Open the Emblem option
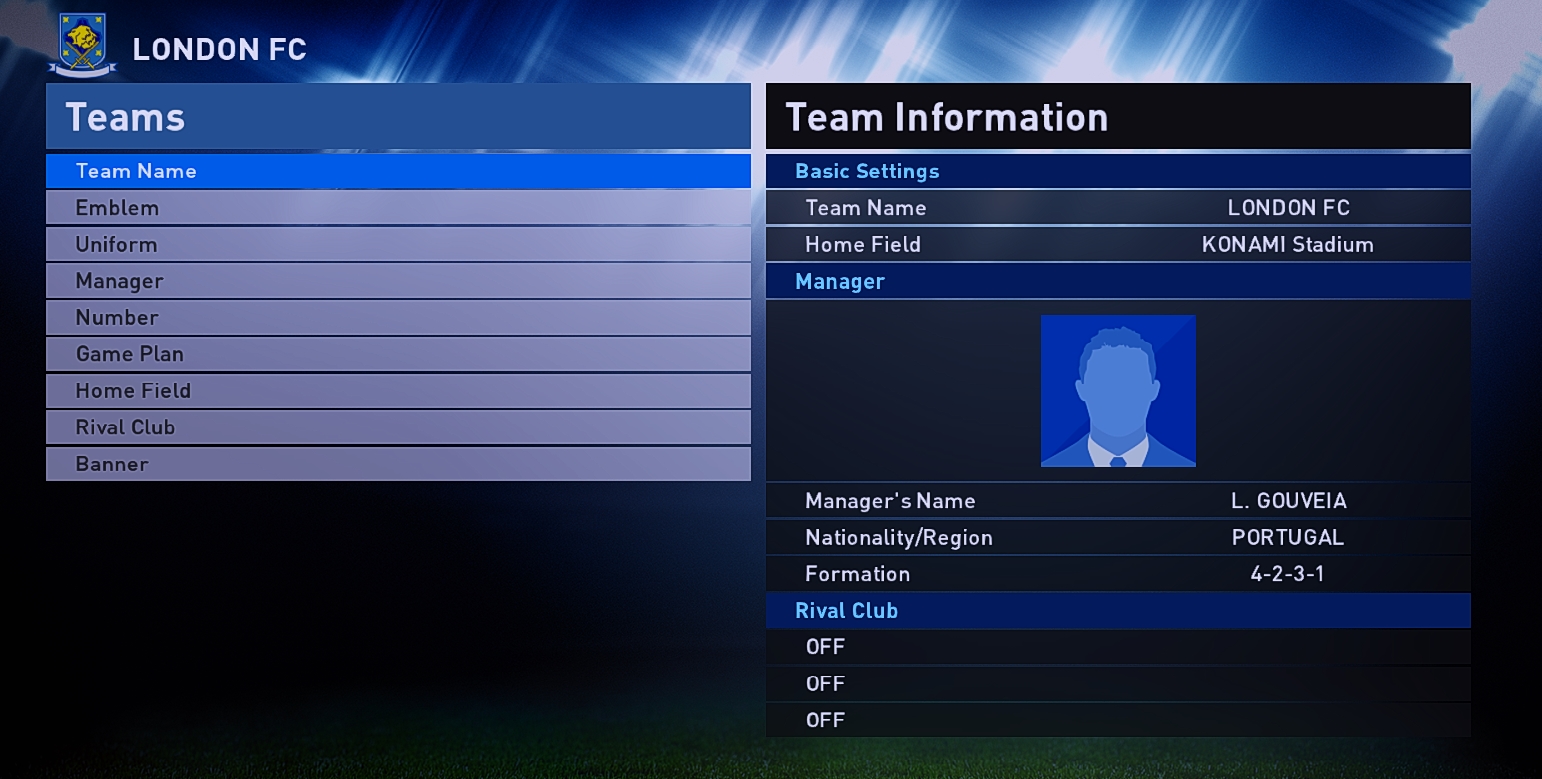 pos(398,208)
